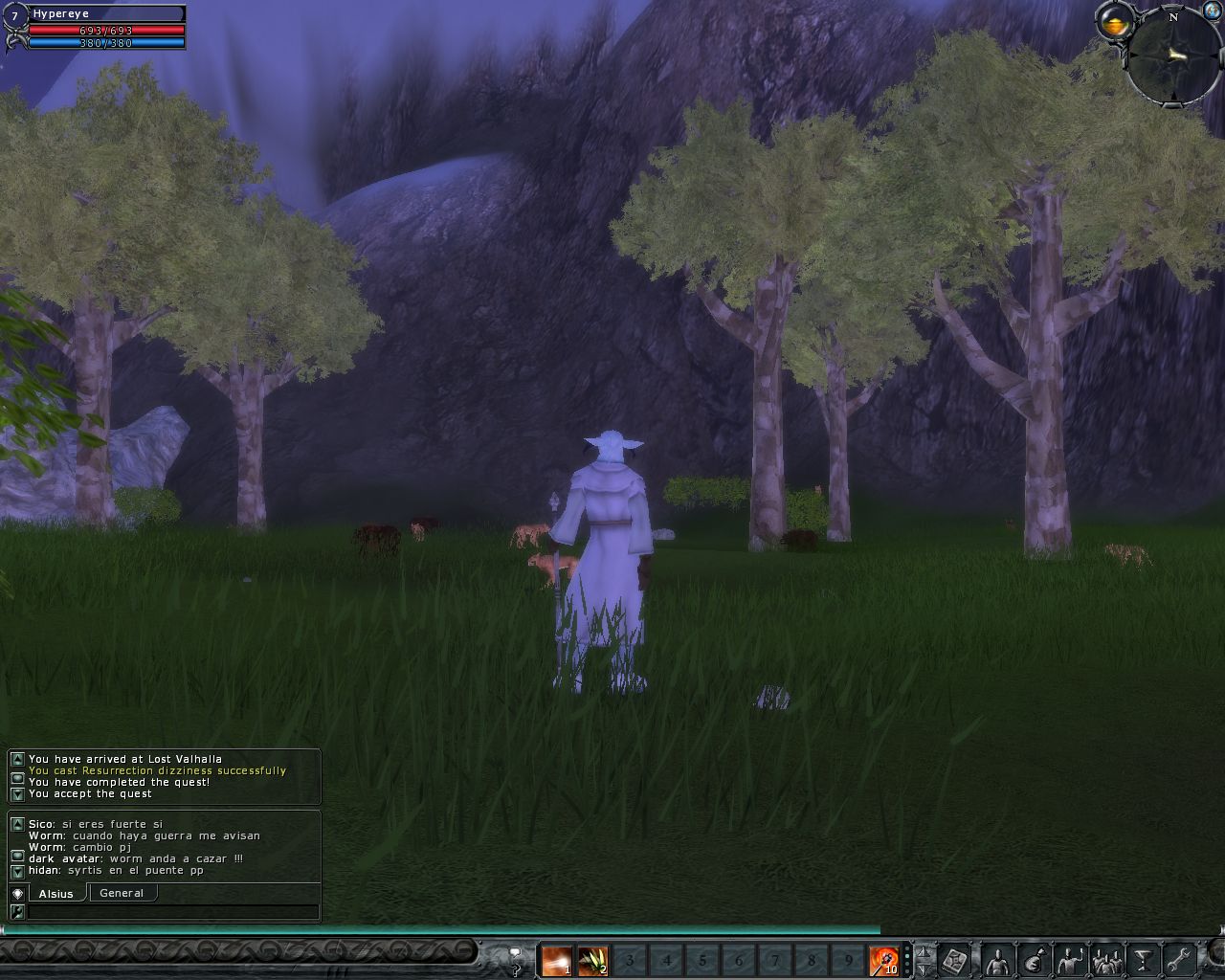This screenshot has width=1225, height=980.
Task: Activate the glowing spell in hotbar slot 1
Action: tap(556, 960)
